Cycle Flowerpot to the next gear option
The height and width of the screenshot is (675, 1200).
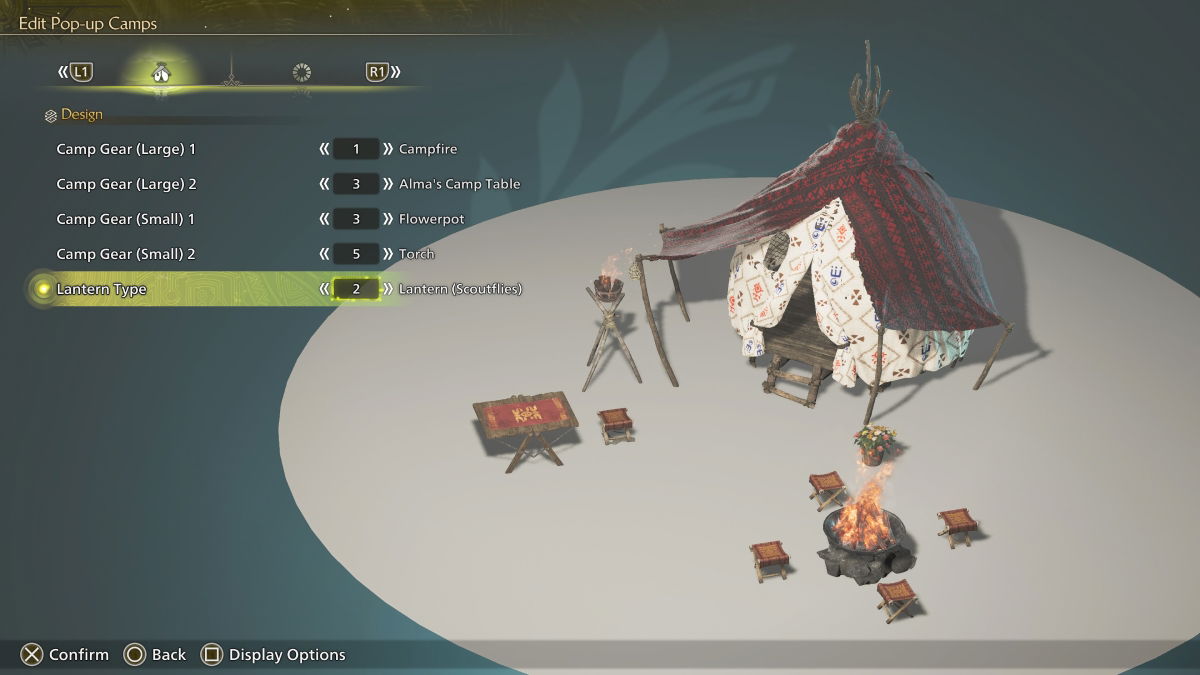pos(388,219)
